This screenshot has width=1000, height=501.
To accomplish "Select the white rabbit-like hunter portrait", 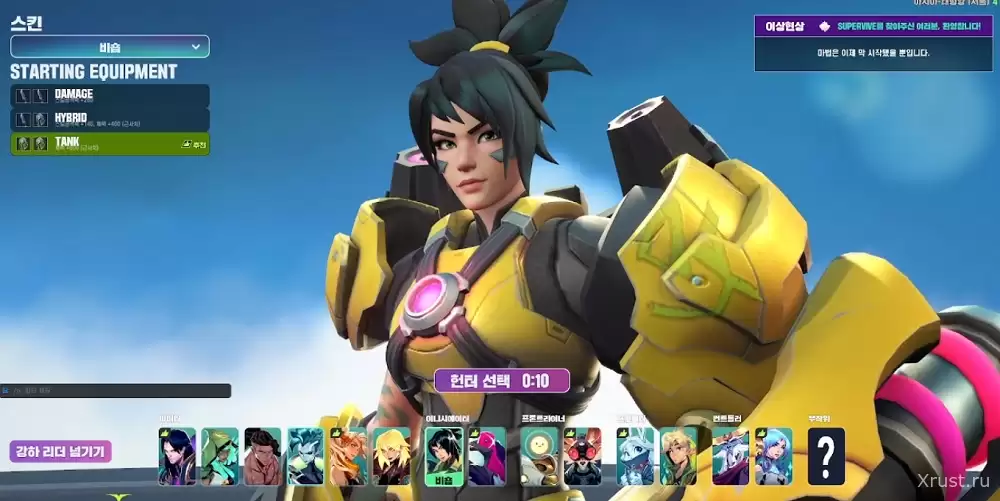I will click(x=635, y=456).
